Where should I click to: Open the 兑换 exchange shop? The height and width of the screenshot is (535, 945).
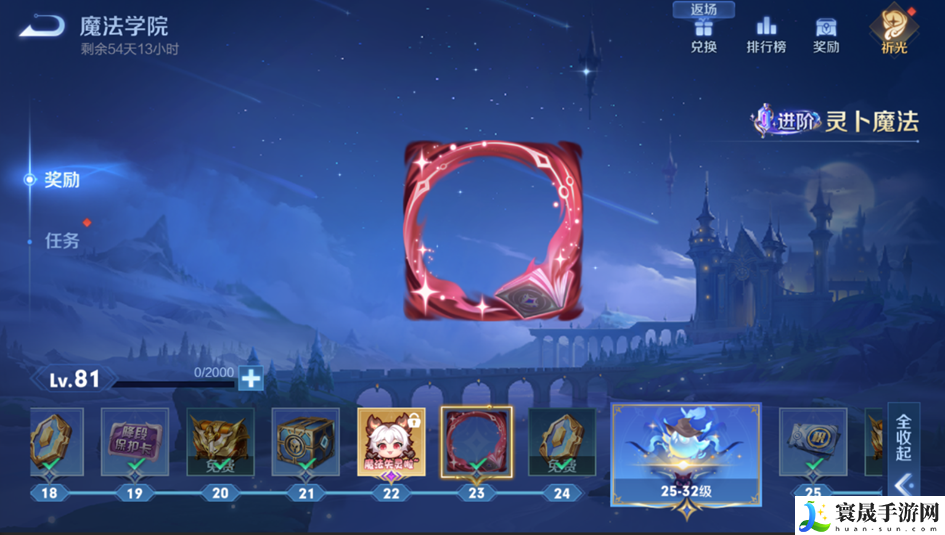pos(703,34)
